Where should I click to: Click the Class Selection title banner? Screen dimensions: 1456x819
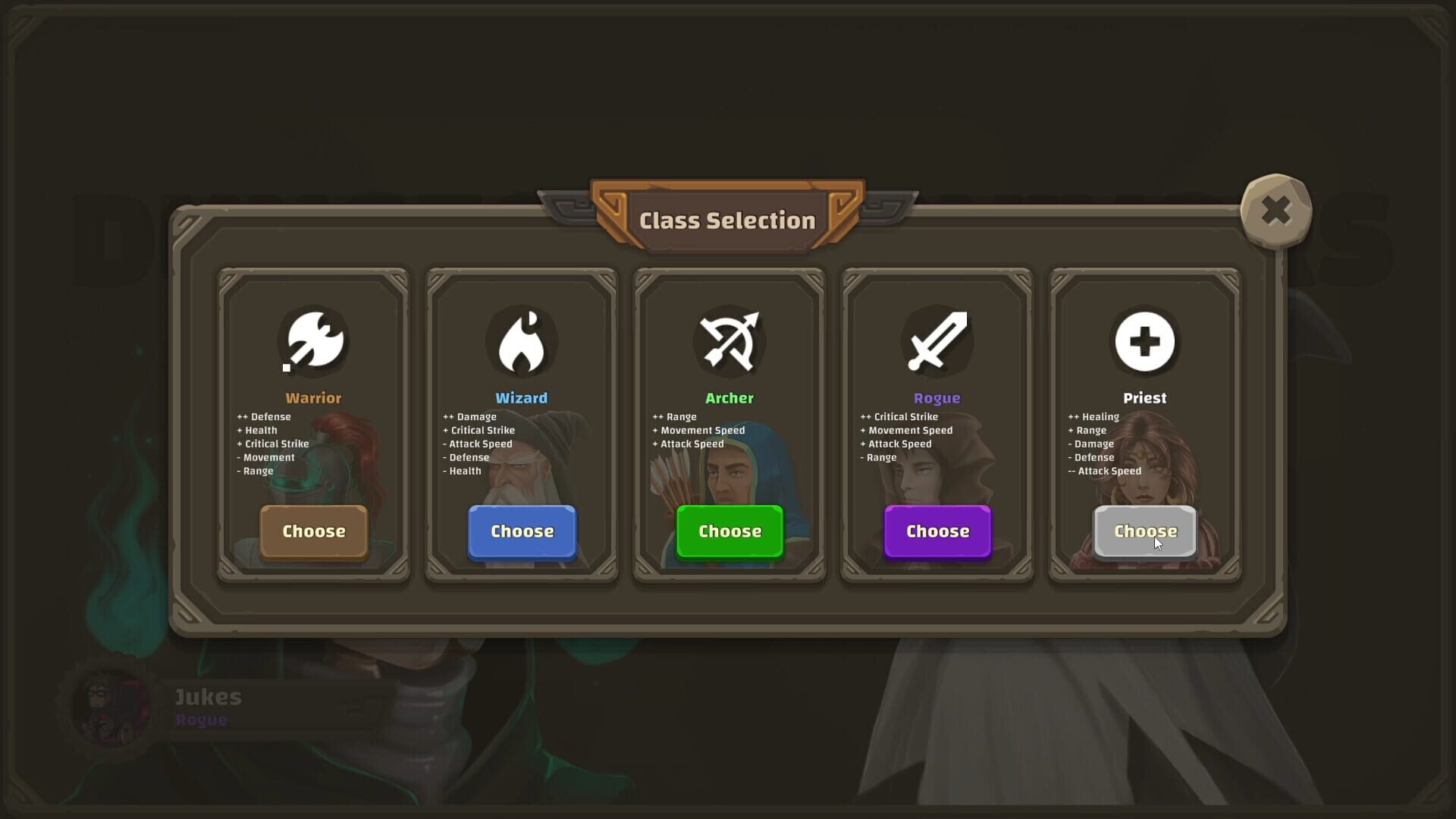[x=726, y=220]
